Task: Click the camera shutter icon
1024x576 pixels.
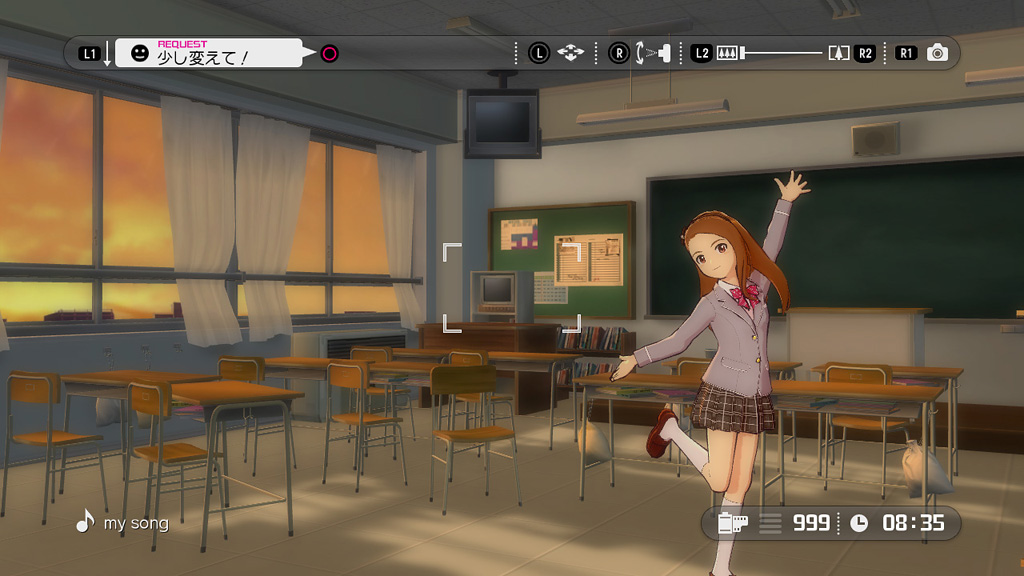Action: coord(937,53)
